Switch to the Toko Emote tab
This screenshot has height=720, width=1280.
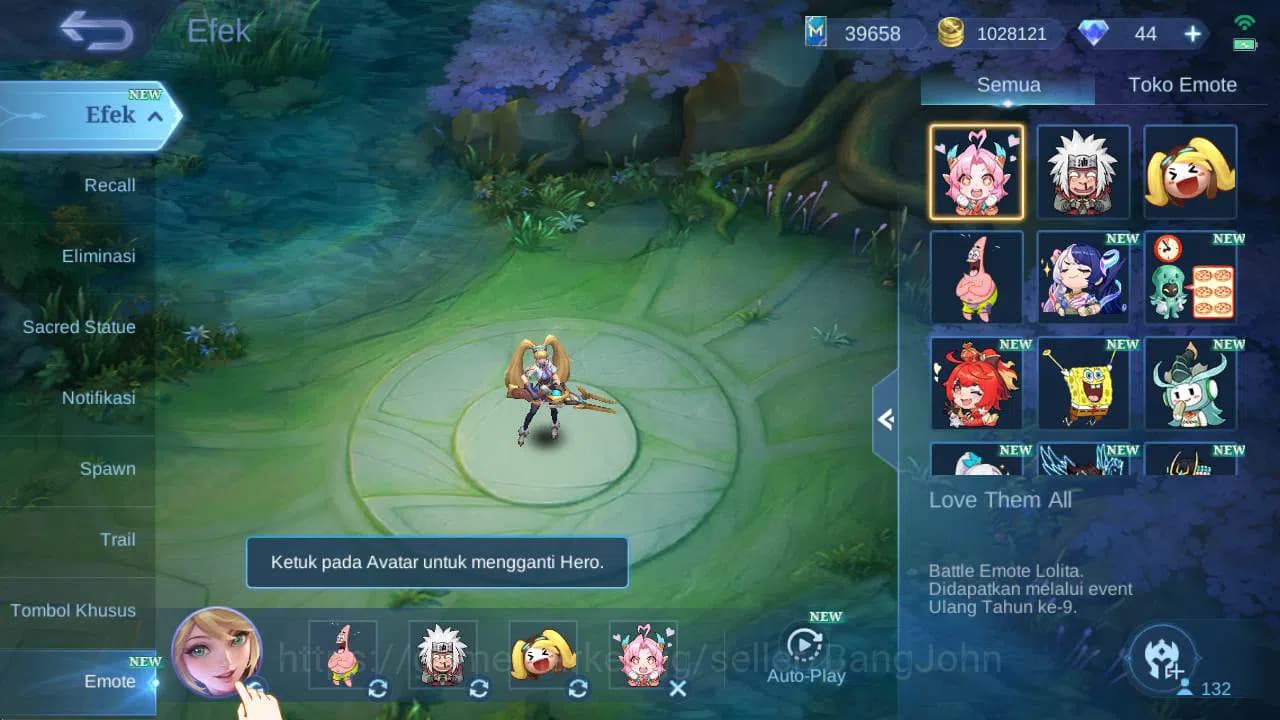pyautogui.click(x=1184, y=85)
